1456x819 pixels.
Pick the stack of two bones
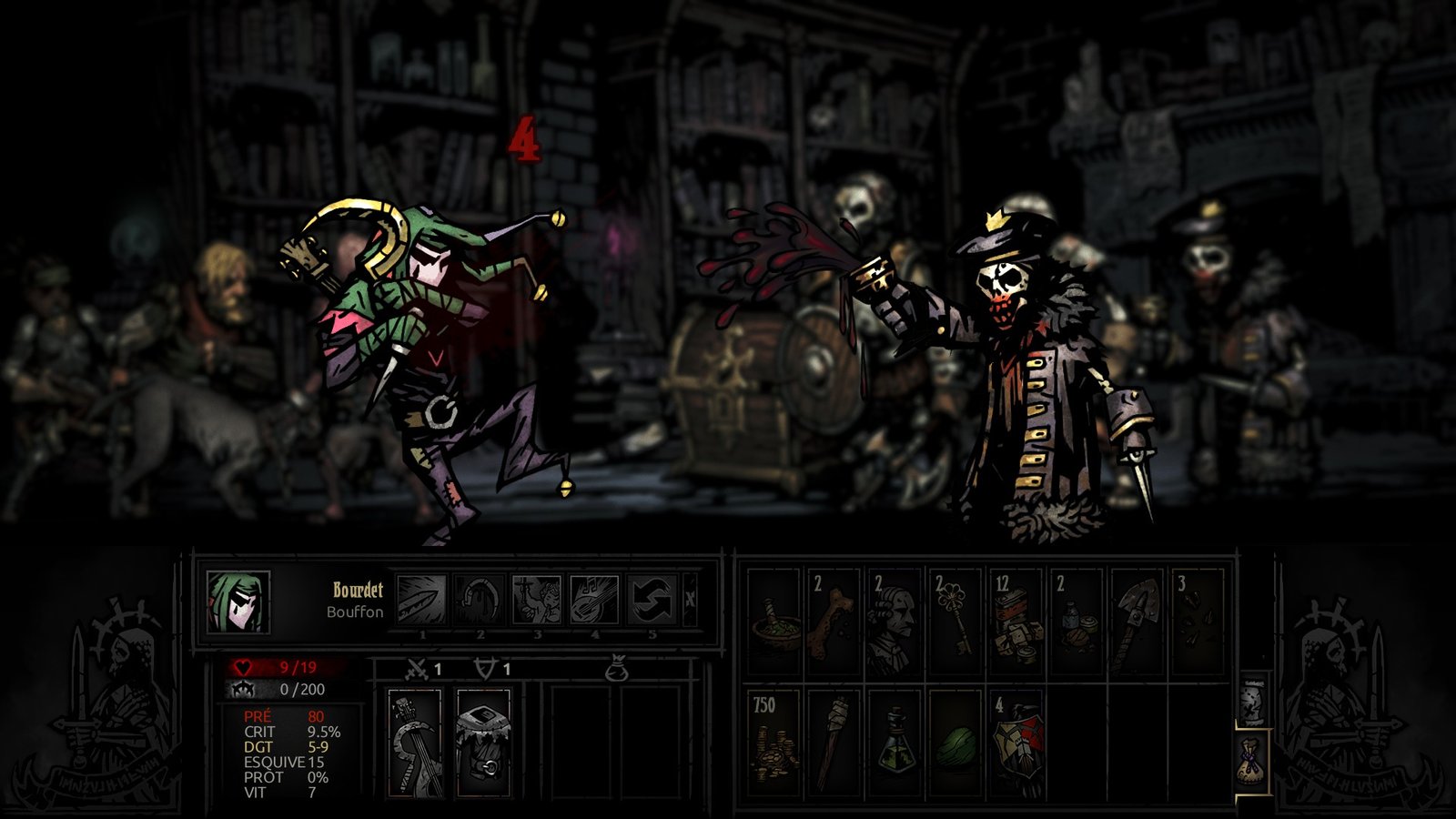point(834,622)
